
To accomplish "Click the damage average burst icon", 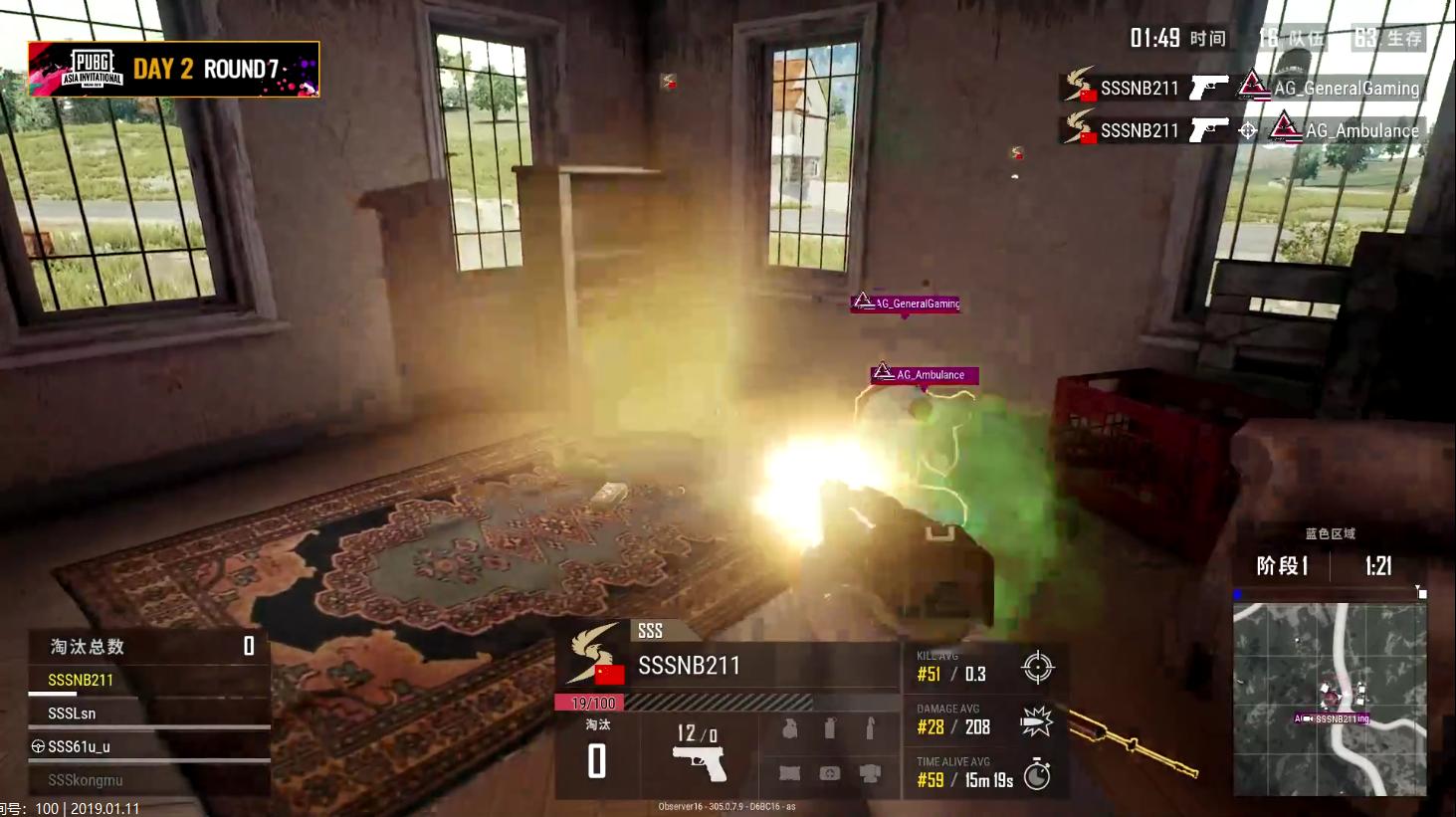I will coord(1036,721).
